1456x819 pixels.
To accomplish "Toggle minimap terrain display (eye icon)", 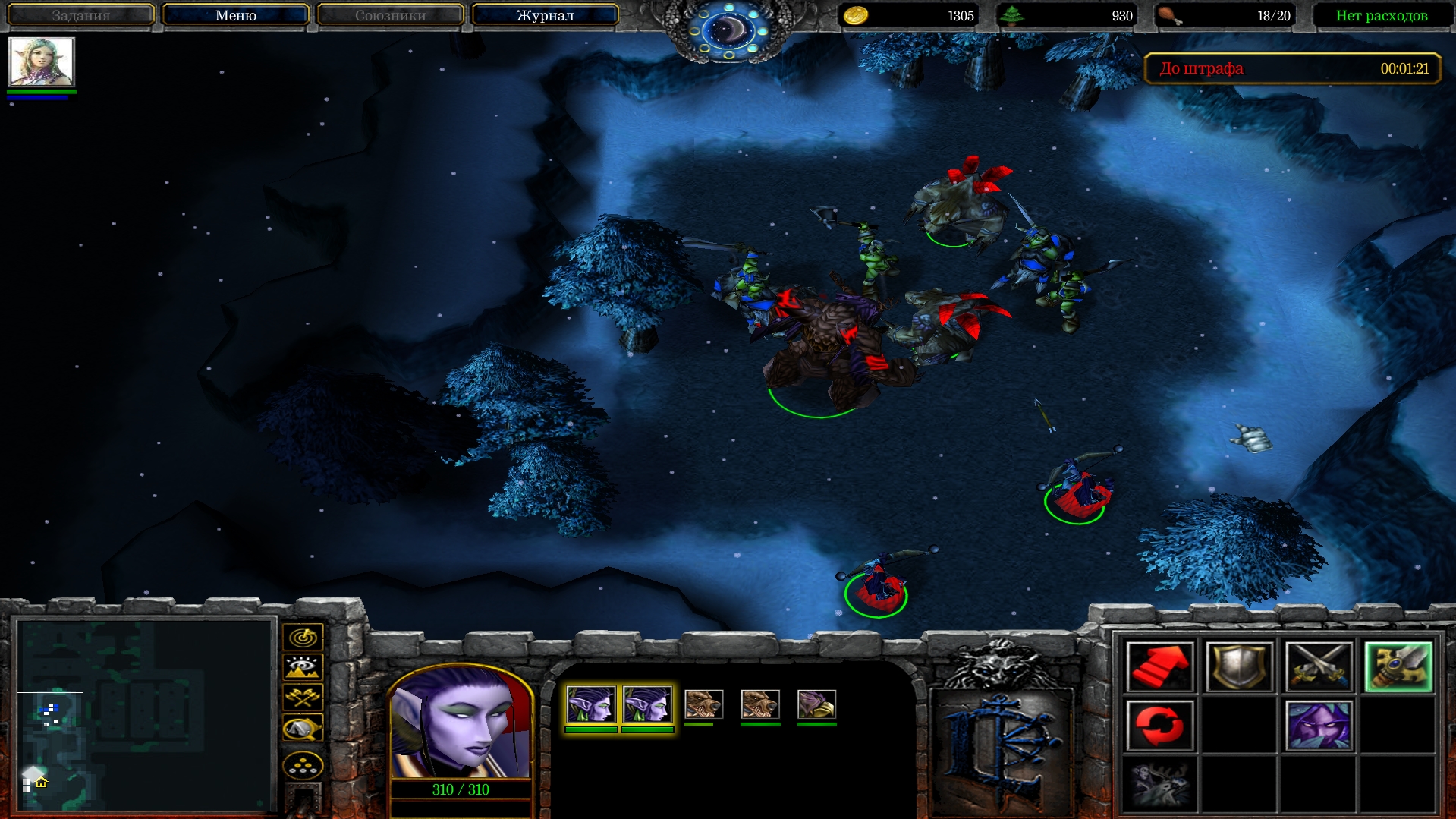I will 303,667.
